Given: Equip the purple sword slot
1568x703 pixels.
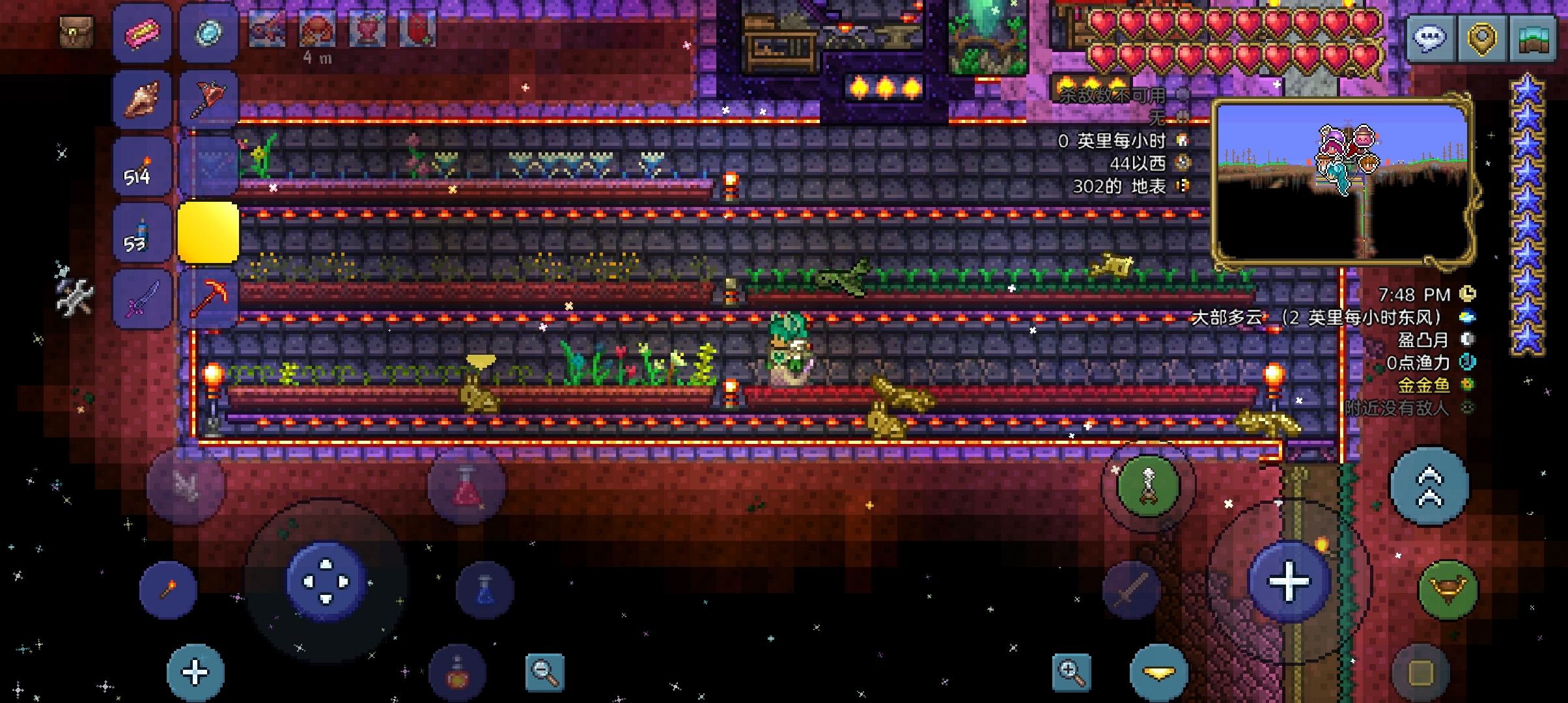Looking at the screenshot, I should [x=142, y=299].
